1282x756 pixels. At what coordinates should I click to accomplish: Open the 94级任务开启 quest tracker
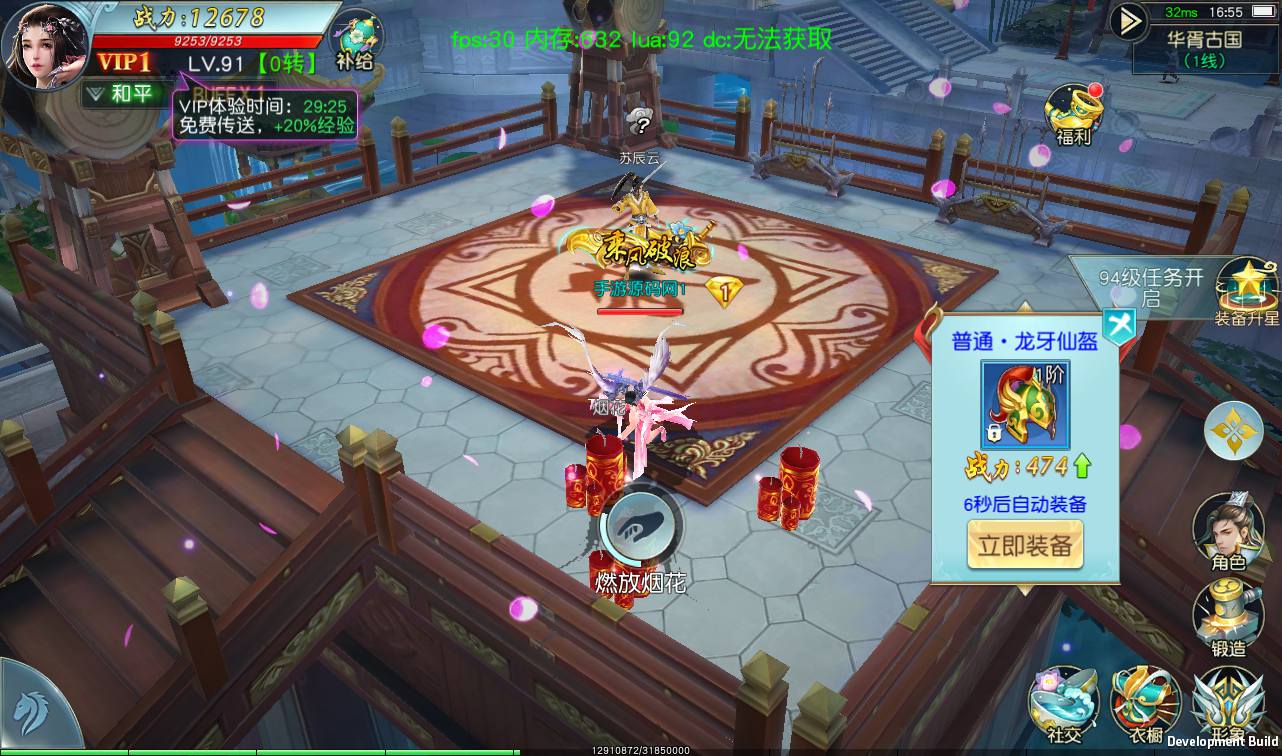point(1150,288)
